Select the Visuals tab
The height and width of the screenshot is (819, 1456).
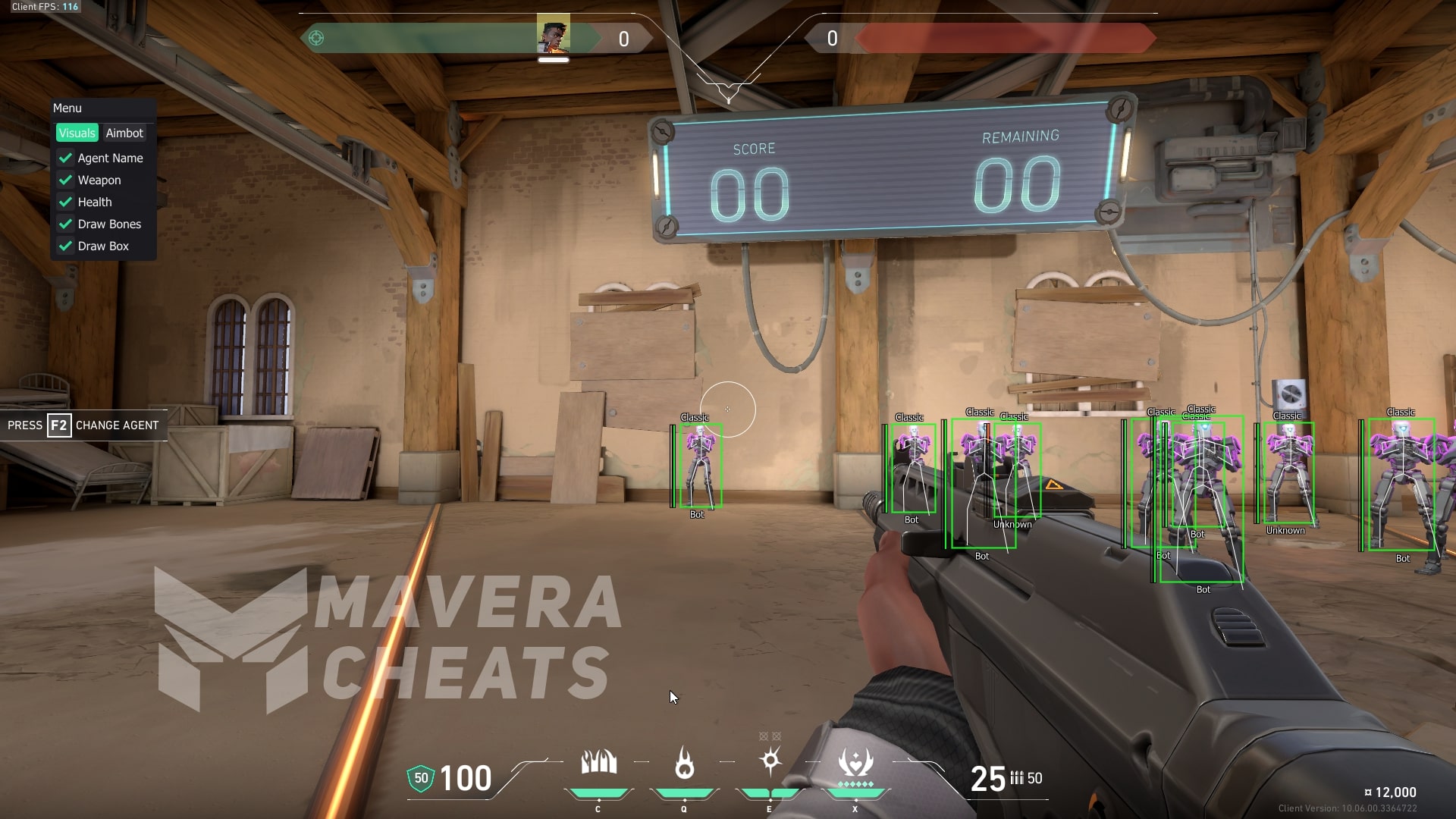[77, 133]
